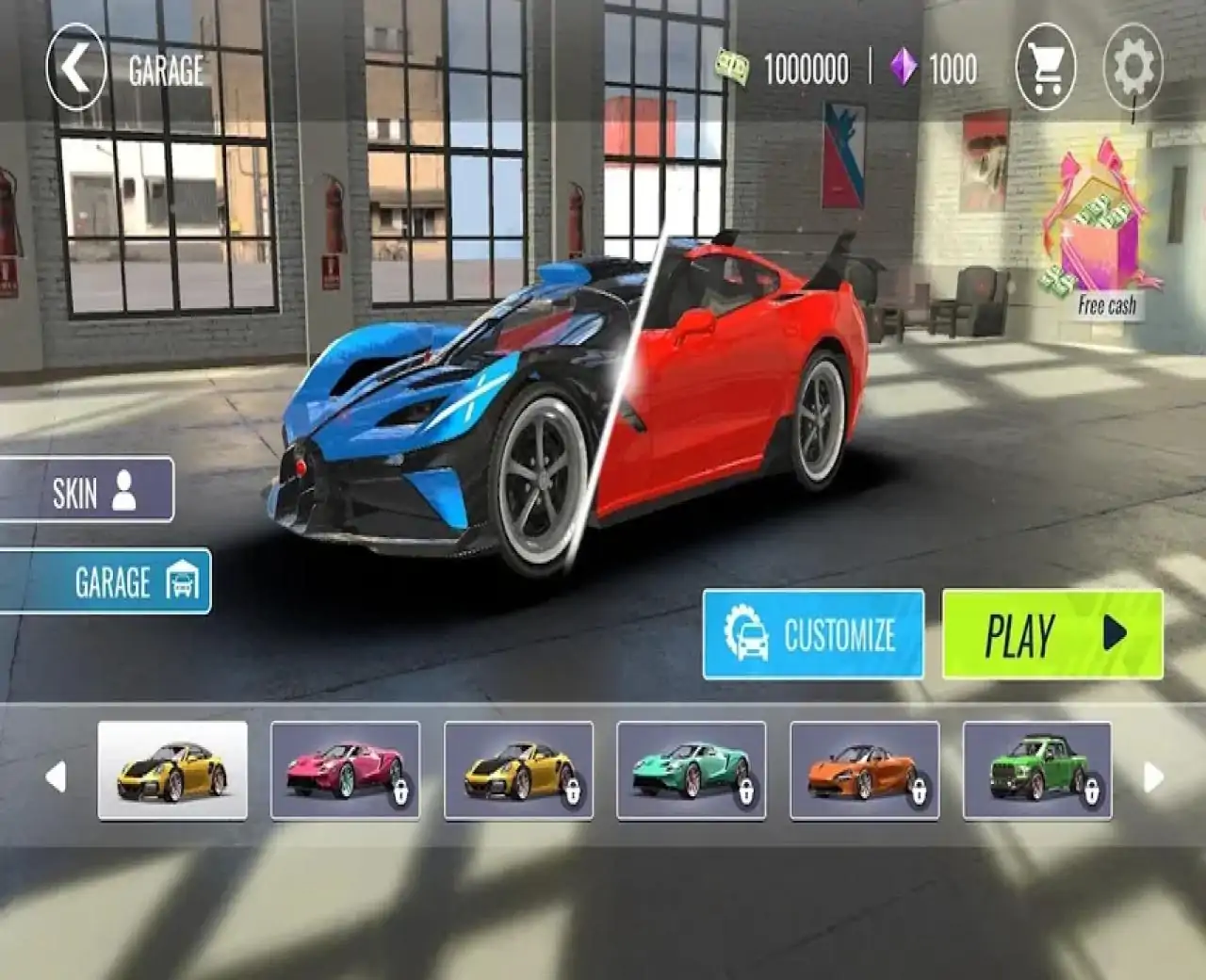Select the locked yellow car thumbnail
1206x980 pixels.
coord(518,770)
